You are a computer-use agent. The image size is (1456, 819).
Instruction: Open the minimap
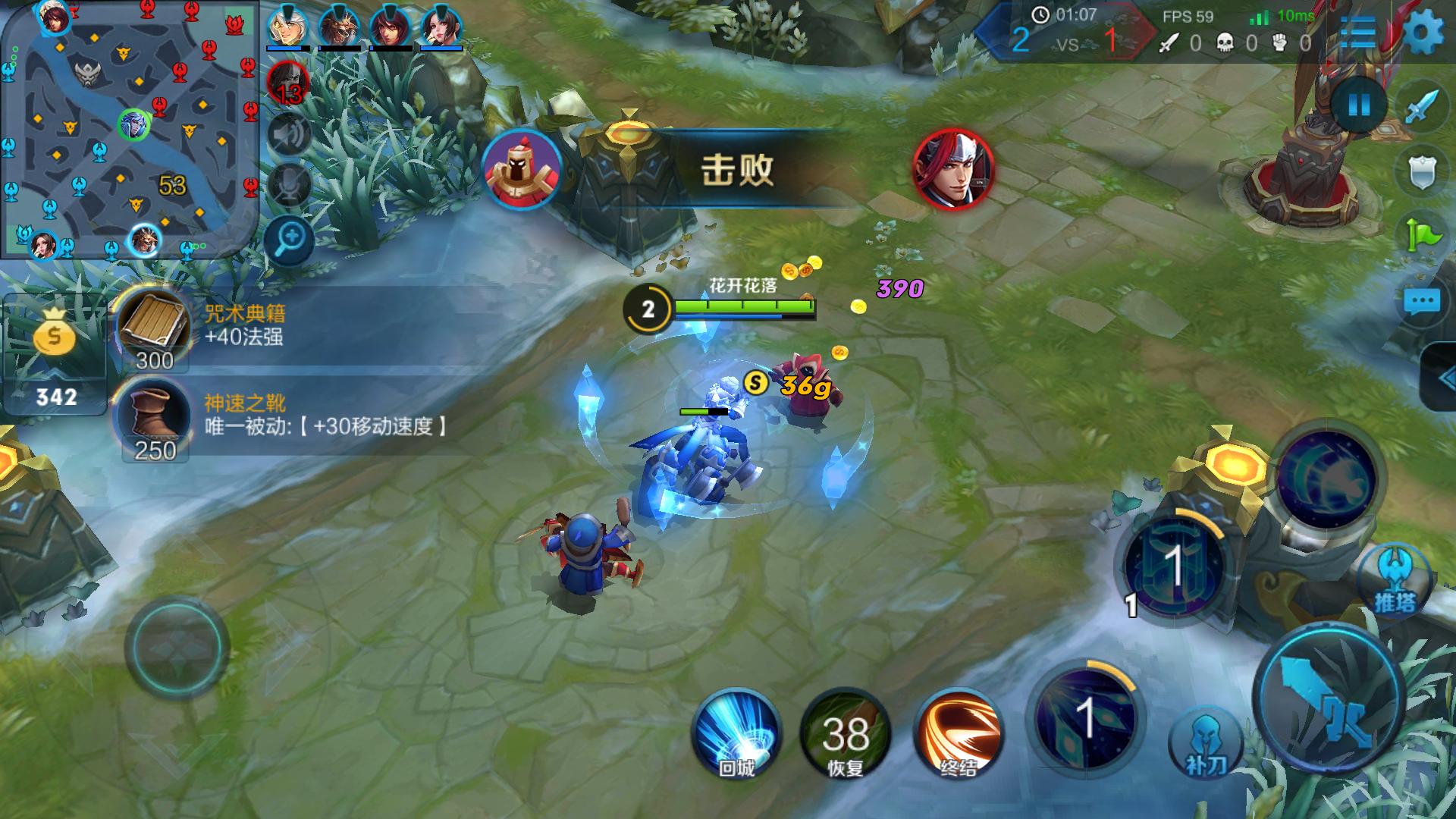129,129
